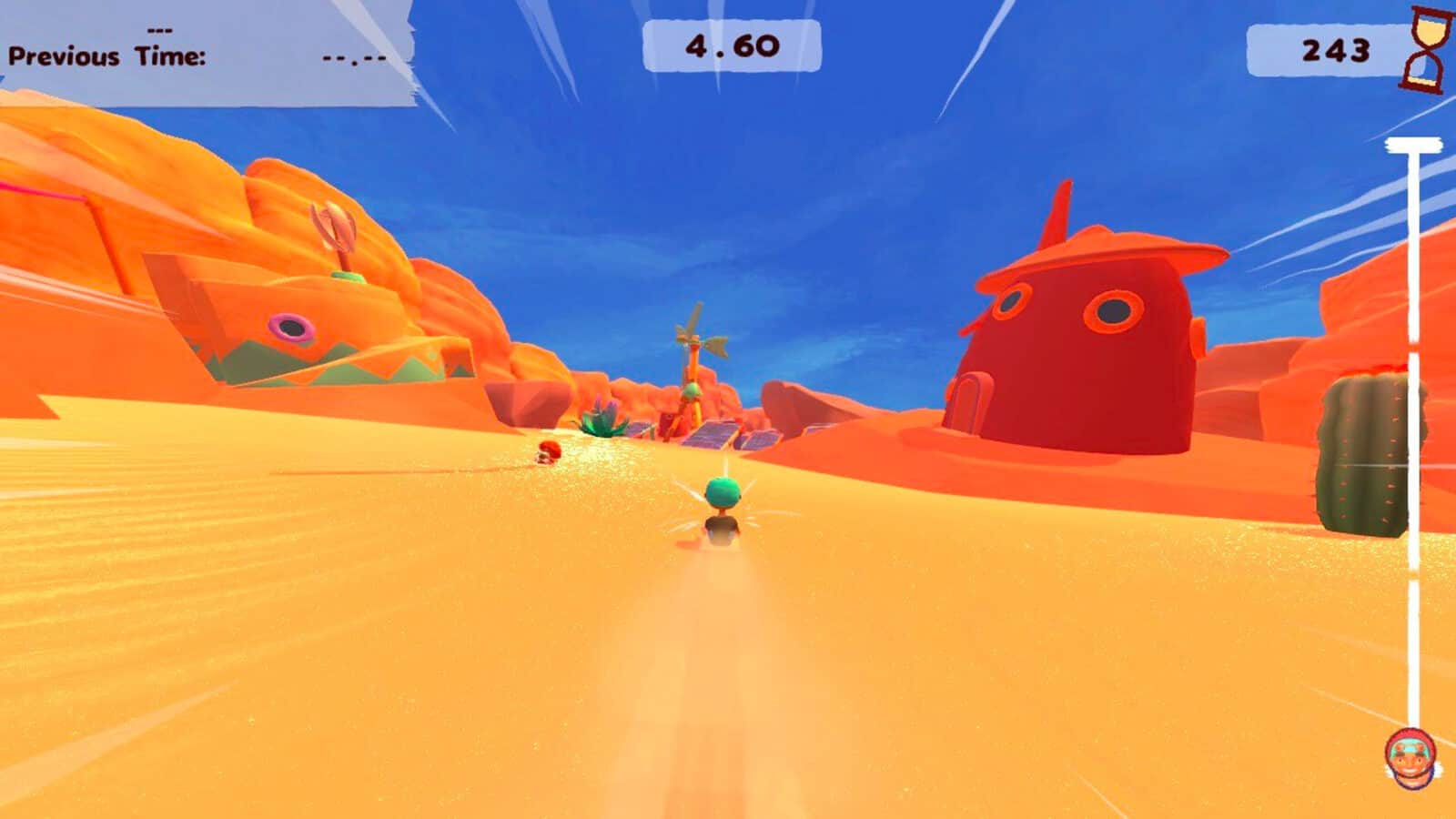The width and height of the screenshot is (1456, 819).
Task: Click the agave plant near the solar panels
Action: click(602, 417)
